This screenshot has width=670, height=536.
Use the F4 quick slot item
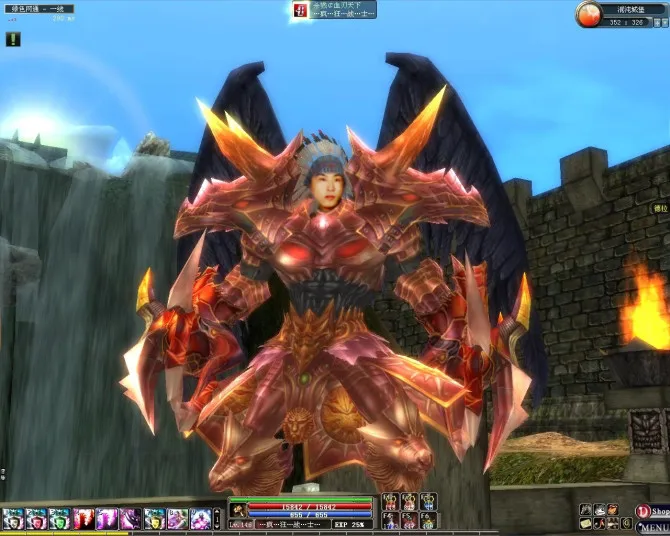pos(391,521)
